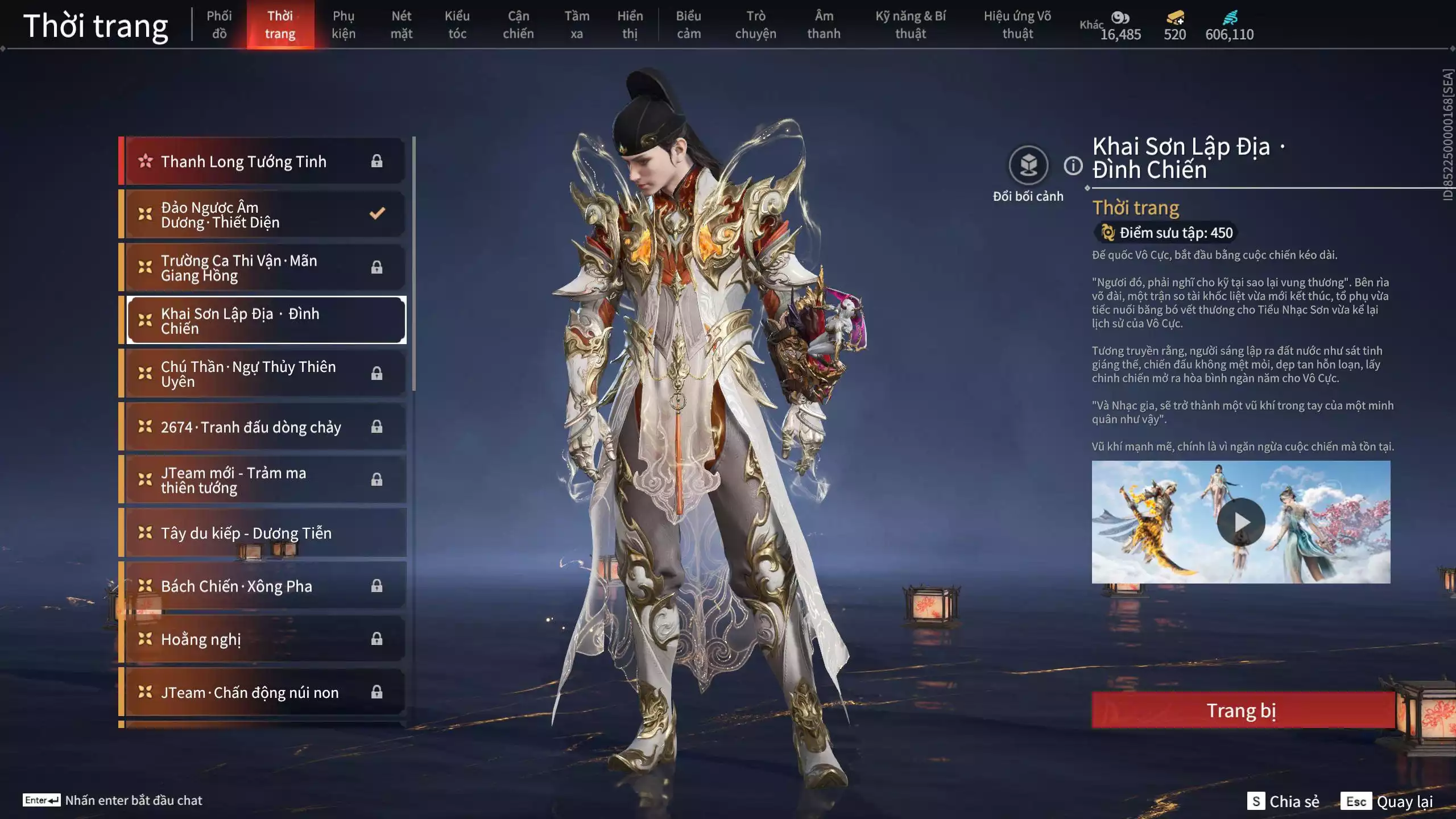This screenshot has height=819, width=1456.
Task: Switch to Biểu cảm tab
Action: click(688, 25)
